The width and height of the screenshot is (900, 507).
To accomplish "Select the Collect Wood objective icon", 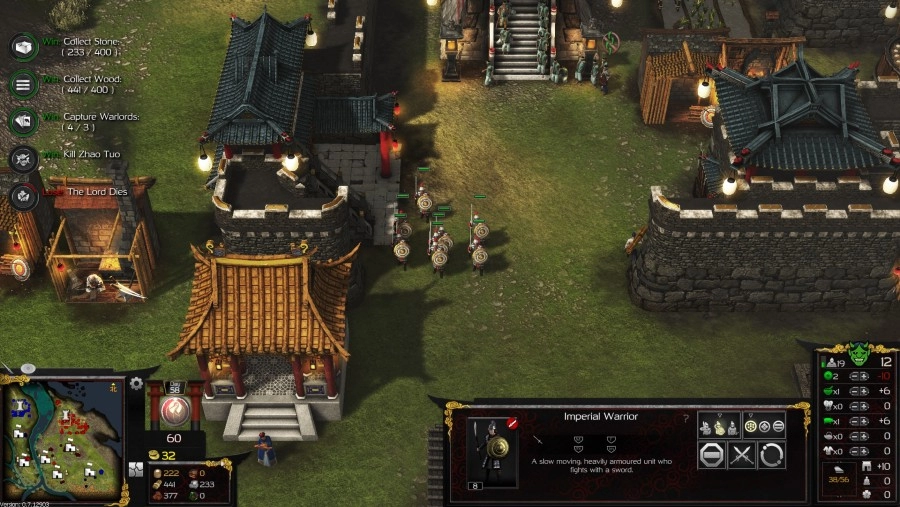I will pyautogui.click(x=23, y=84).
